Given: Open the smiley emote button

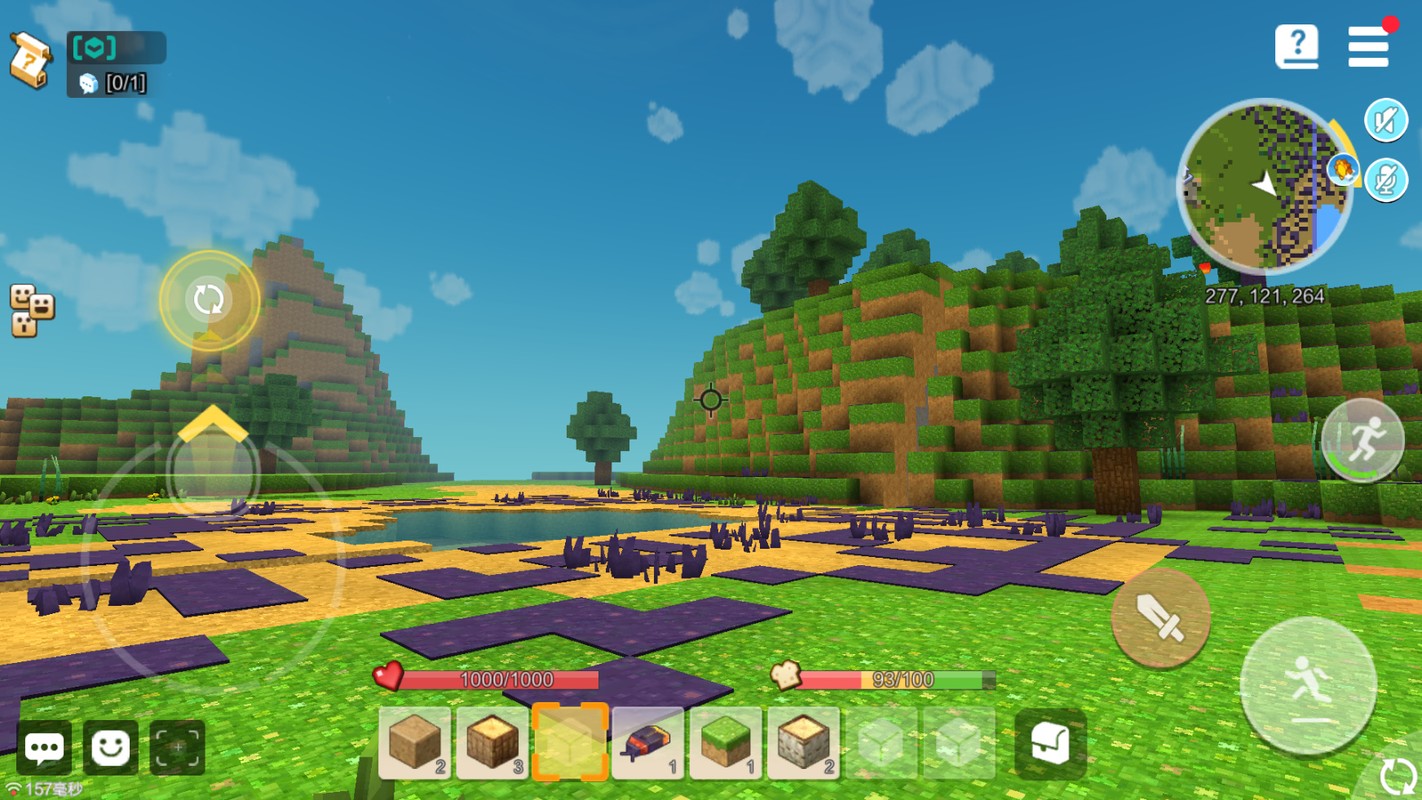Looking at the screenshot, I should coord(110,747).
